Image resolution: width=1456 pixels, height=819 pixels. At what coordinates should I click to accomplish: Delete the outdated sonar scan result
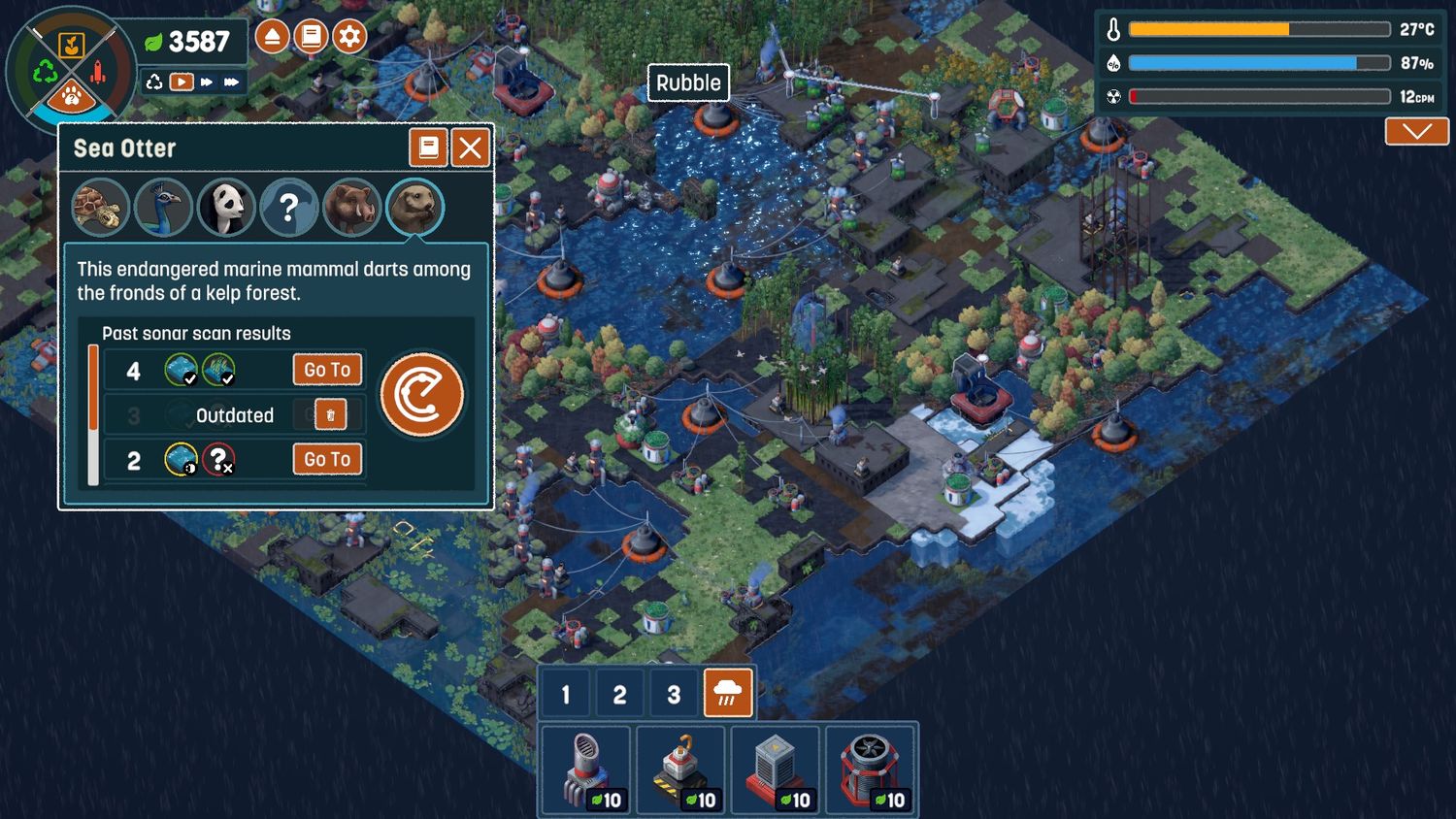[x=330, y=415]
